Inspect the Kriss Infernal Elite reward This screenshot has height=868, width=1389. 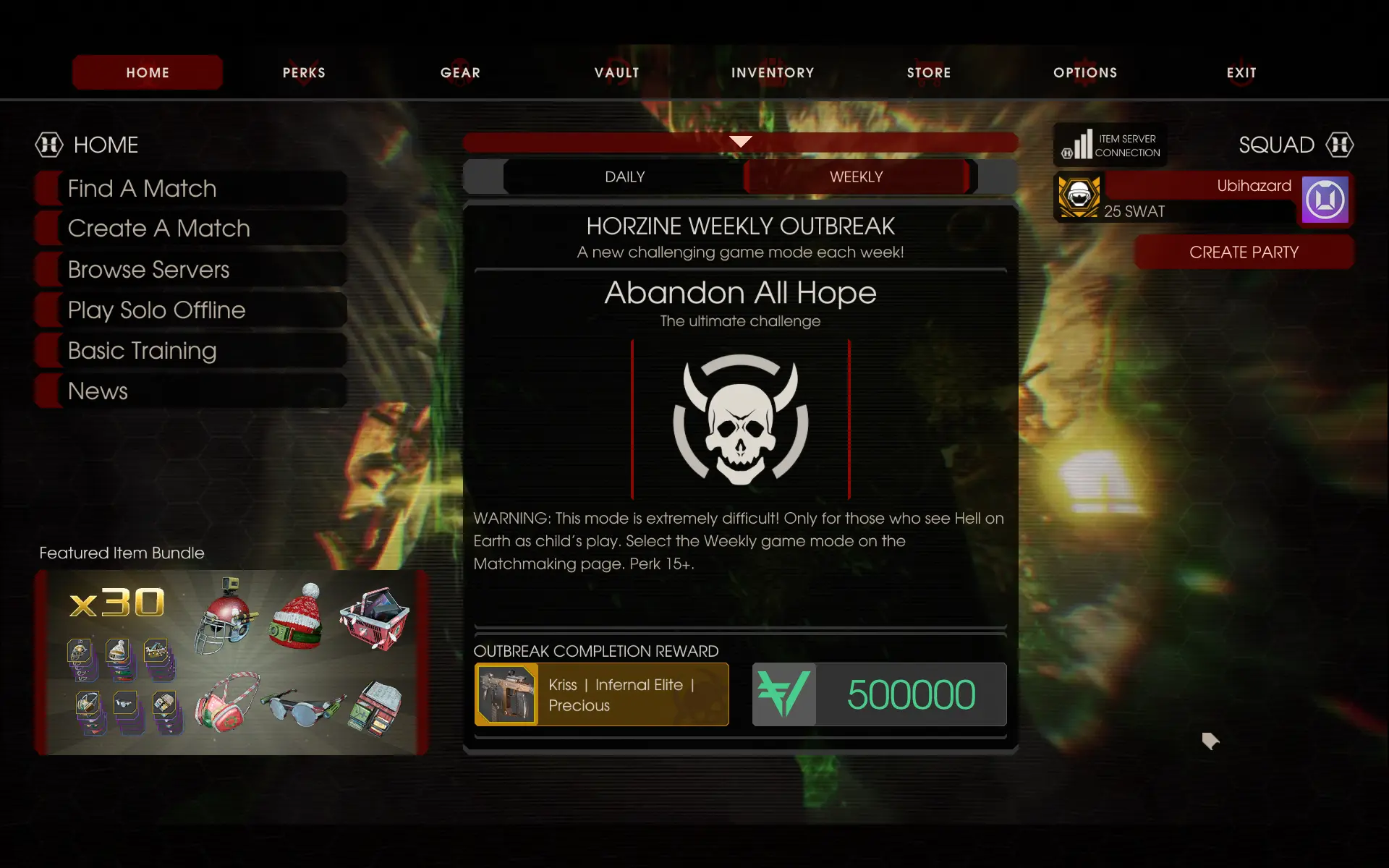pyautogui.click(x=601, y=694)
